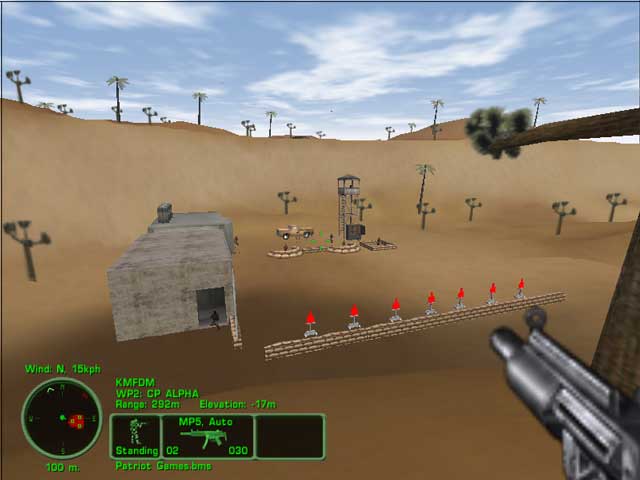Click the empty slot beside the MP5
640x480 pixels.
289,436
